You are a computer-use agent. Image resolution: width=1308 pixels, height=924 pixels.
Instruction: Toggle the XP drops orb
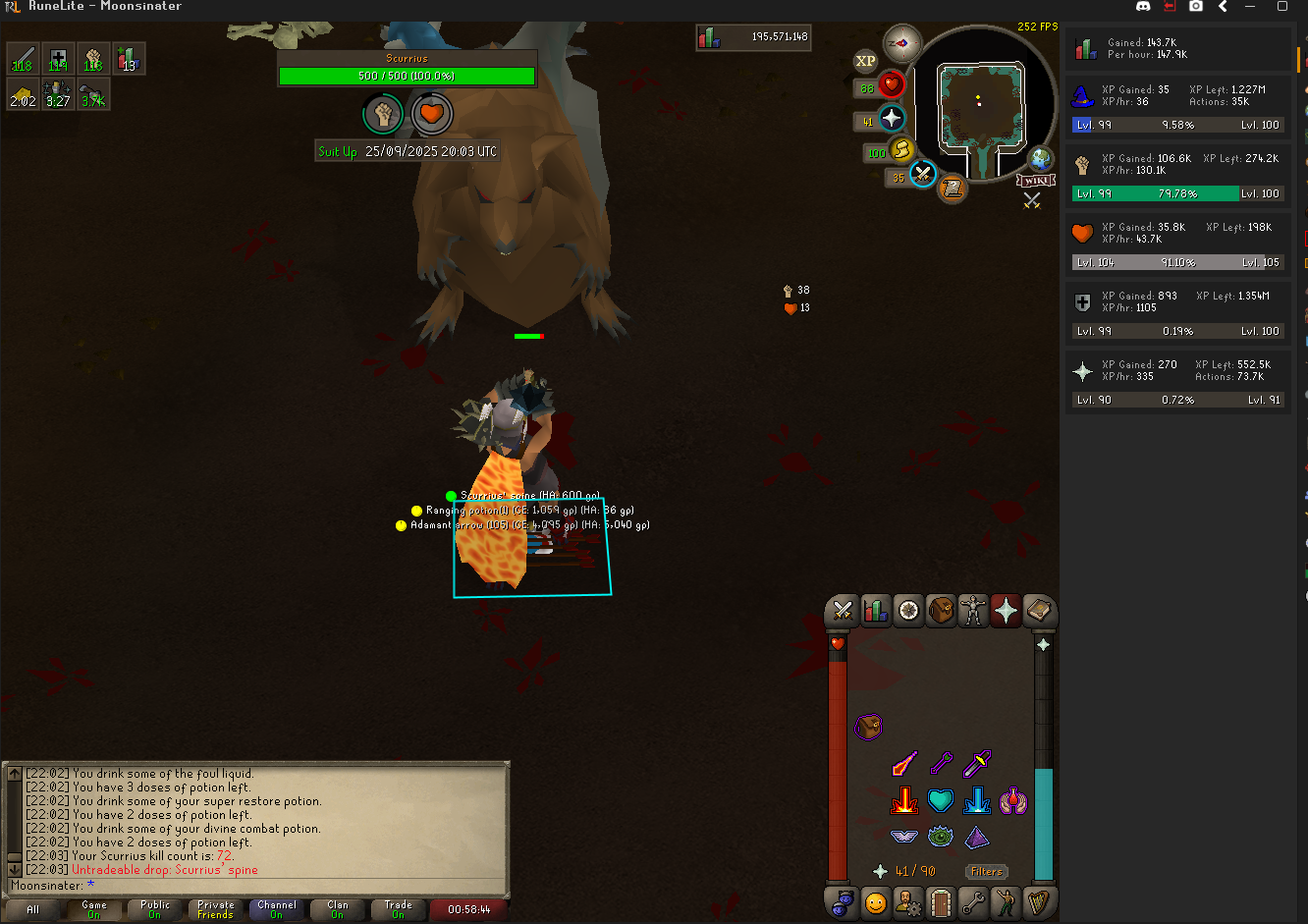[865, 61]
